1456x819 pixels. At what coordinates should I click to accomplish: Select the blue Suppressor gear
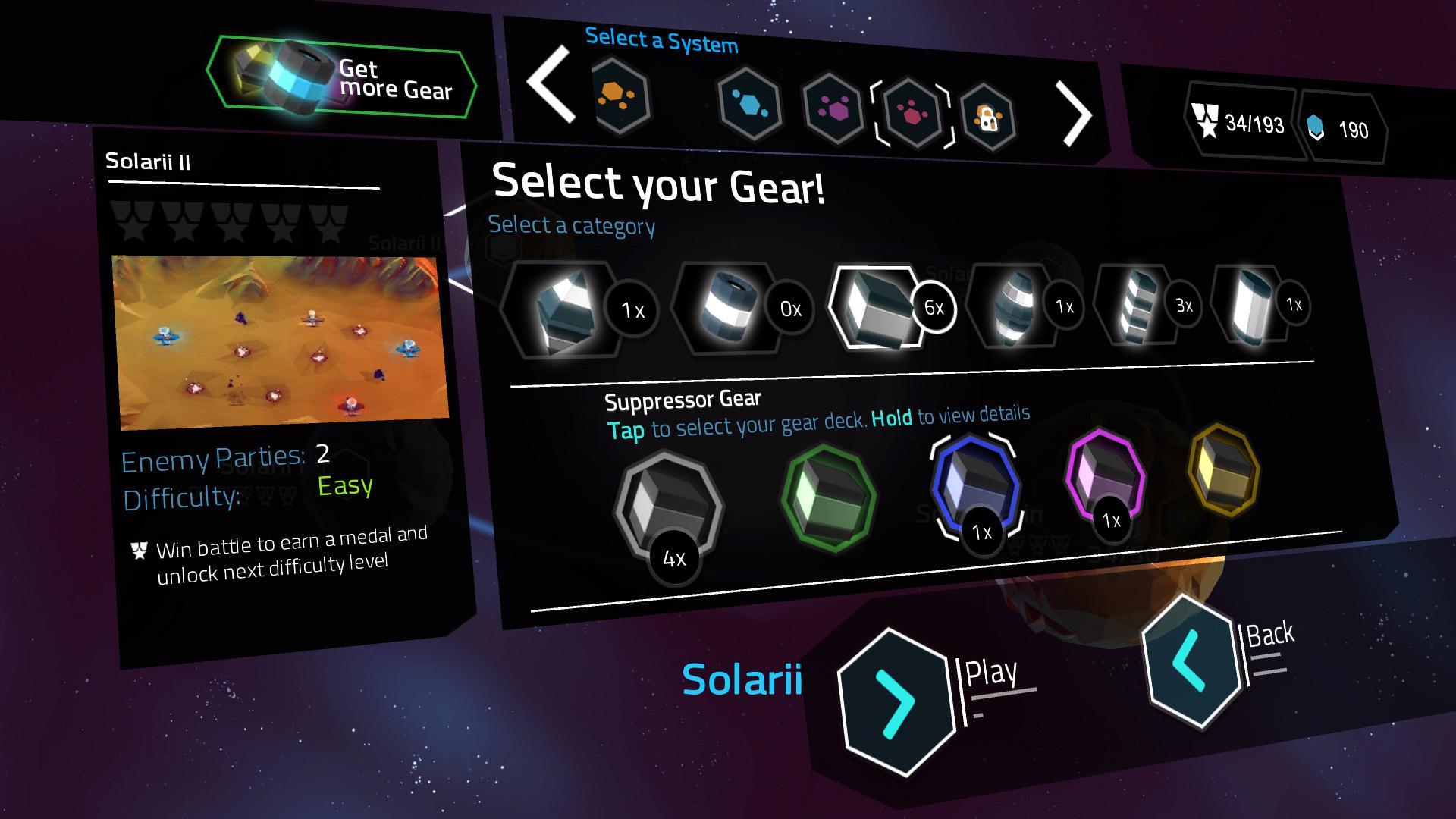point(975,486)
